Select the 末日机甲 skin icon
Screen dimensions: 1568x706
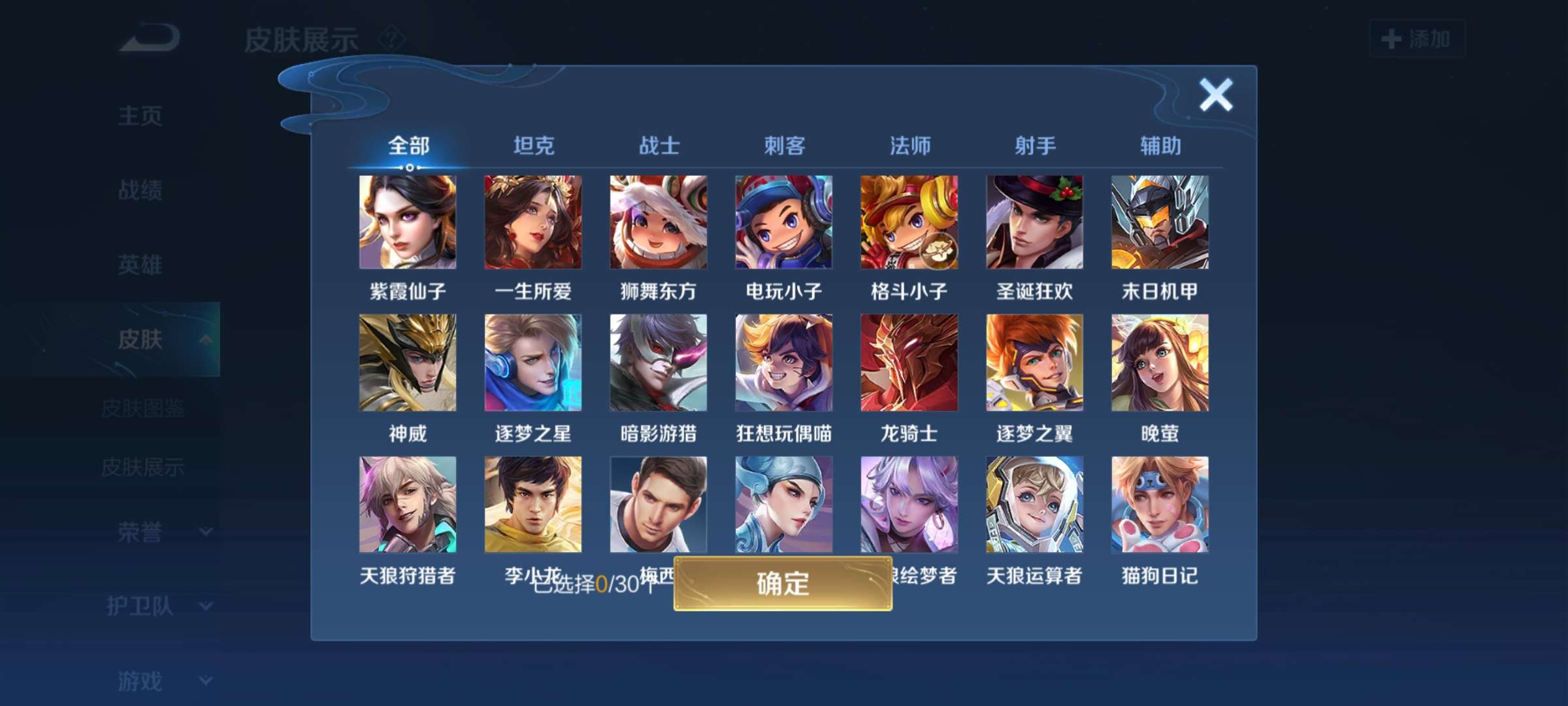point(1158,221)
